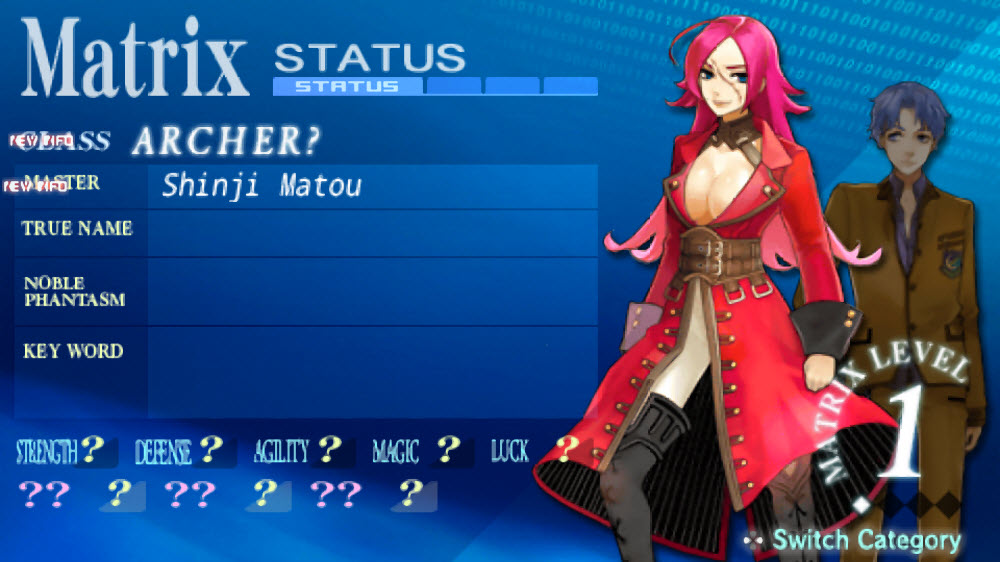Click the CLASS row reading ARCHER?

[226, 142]
